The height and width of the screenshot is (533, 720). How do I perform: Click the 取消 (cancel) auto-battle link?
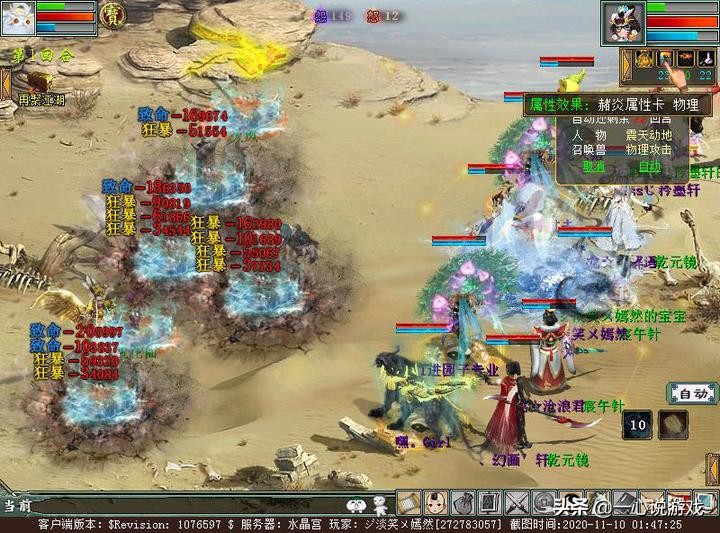click(593, 166)
